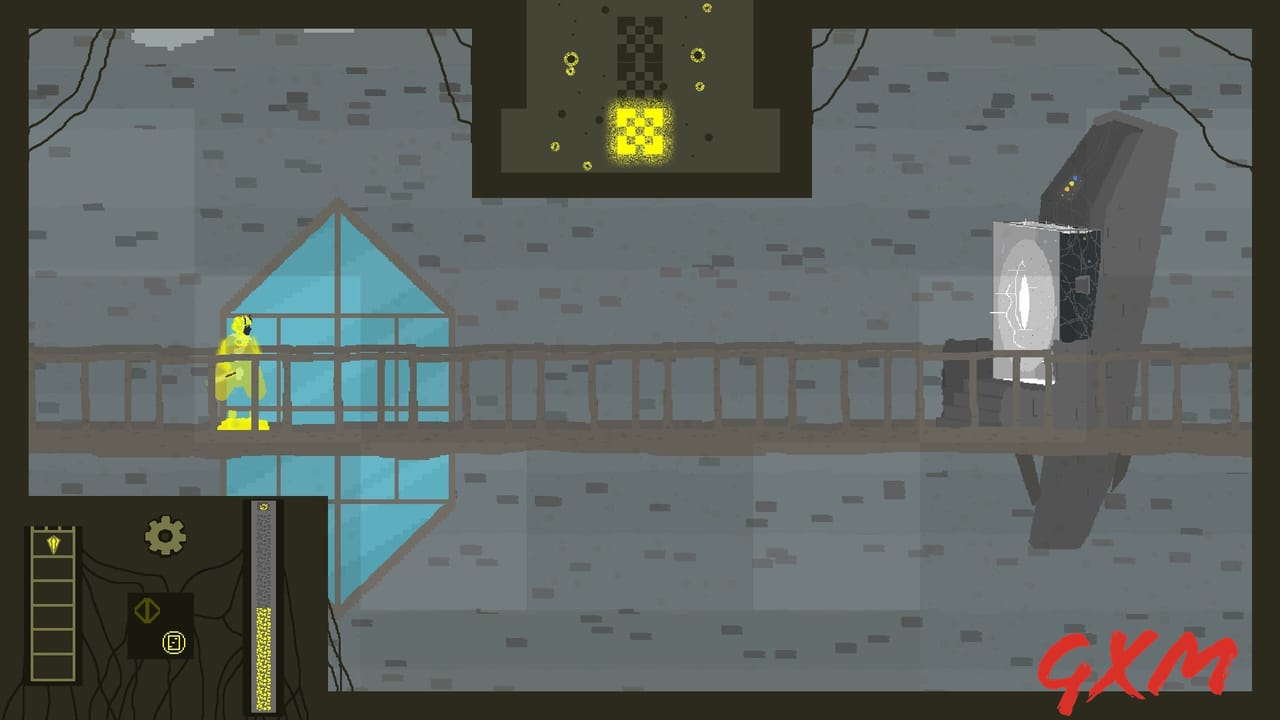Open the ladder inventory panel
Screen dimensions: 1280x720
coord(52,605)
